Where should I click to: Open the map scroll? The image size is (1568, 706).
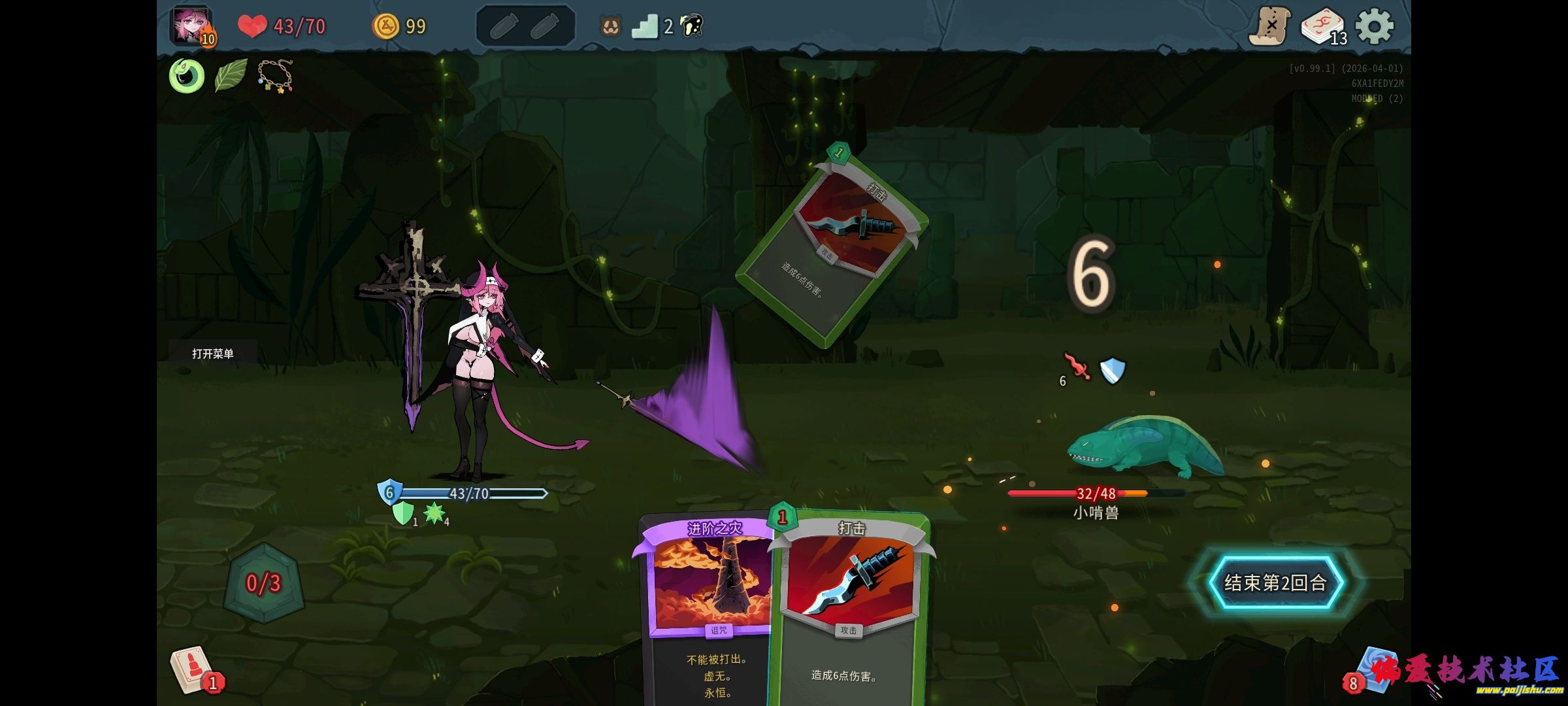[1269, 27]
